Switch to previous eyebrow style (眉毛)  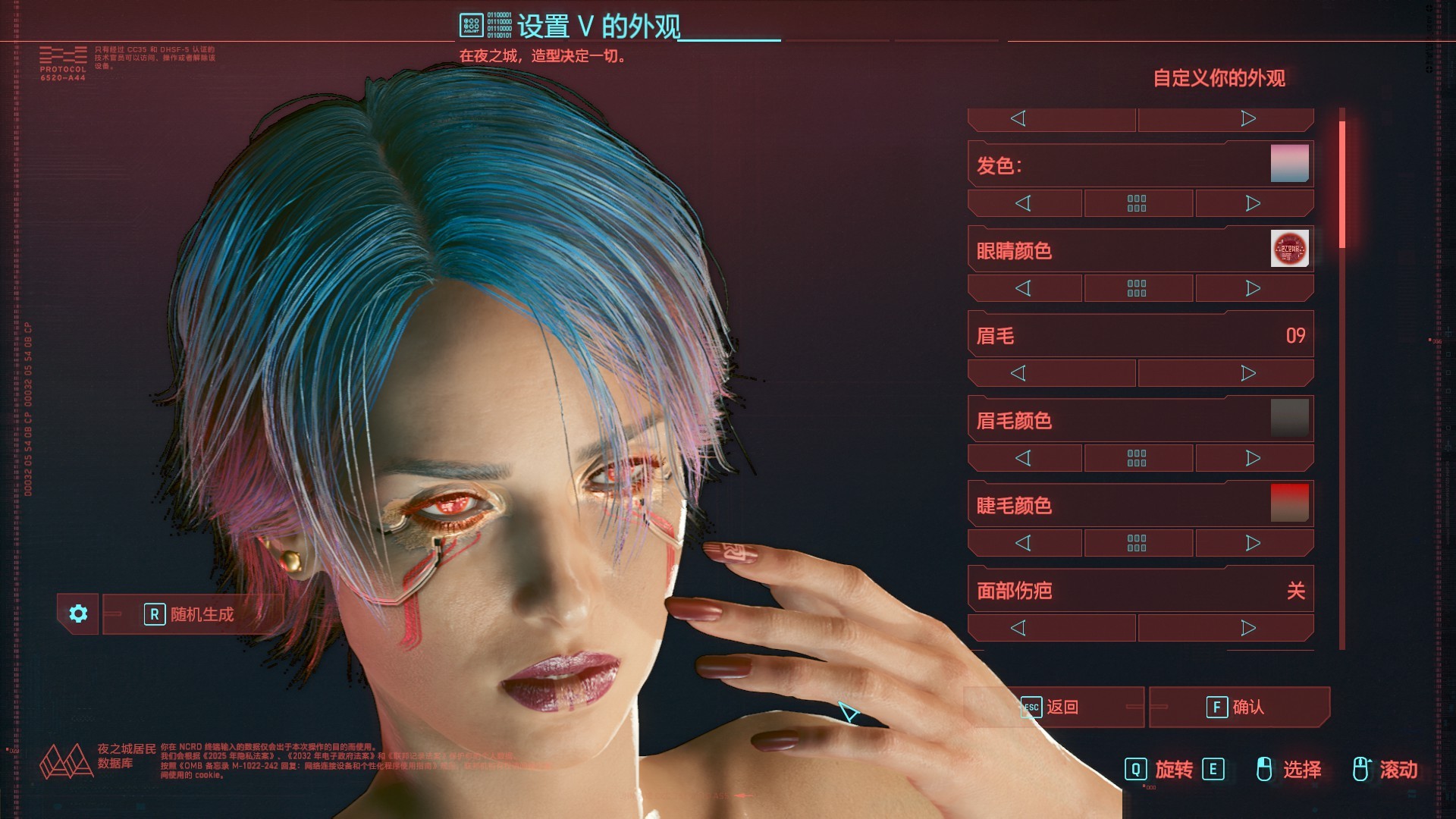coord(1018,373)
